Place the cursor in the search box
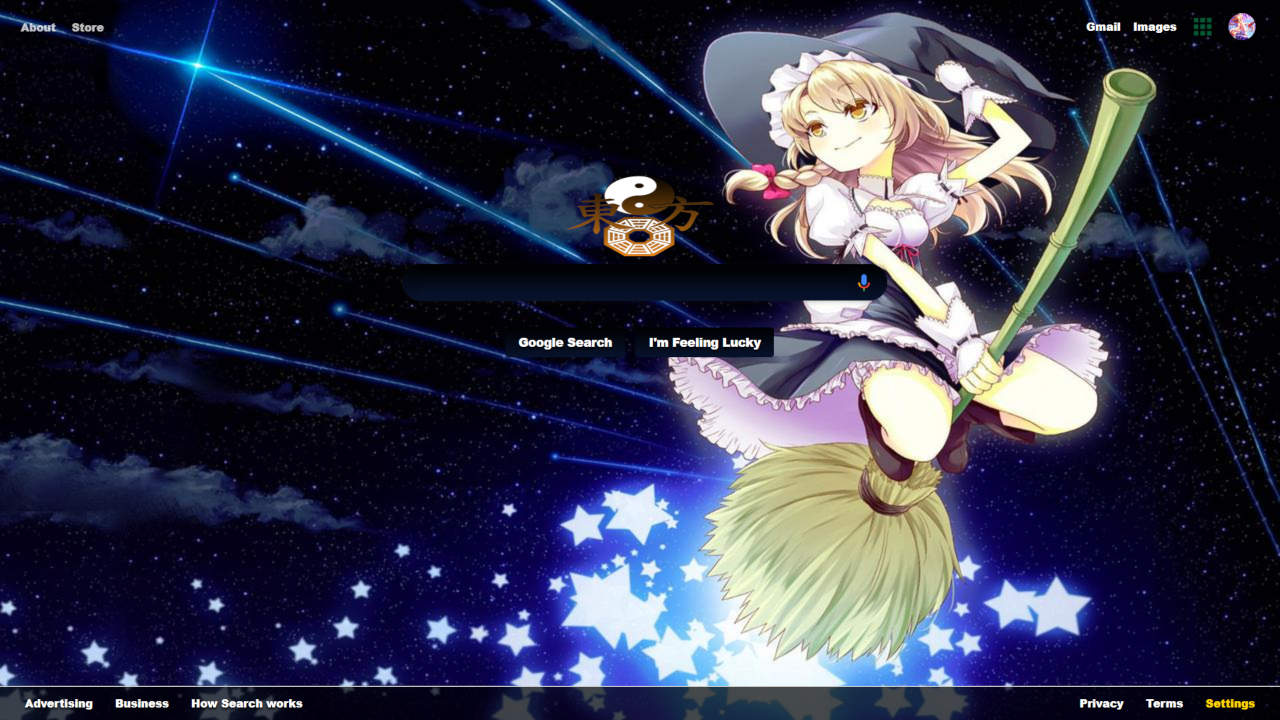1280x720 pixels. [x=620, y=283]
